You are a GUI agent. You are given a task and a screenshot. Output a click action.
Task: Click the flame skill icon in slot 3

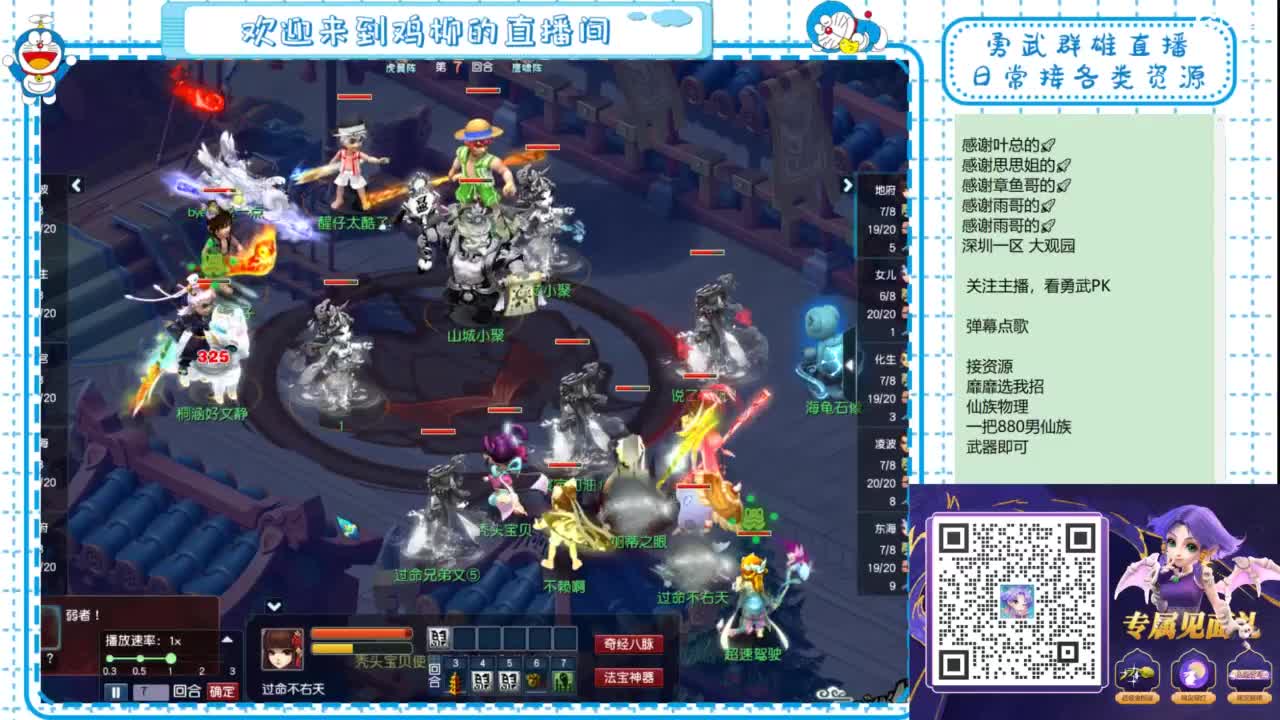pos(457,681)
